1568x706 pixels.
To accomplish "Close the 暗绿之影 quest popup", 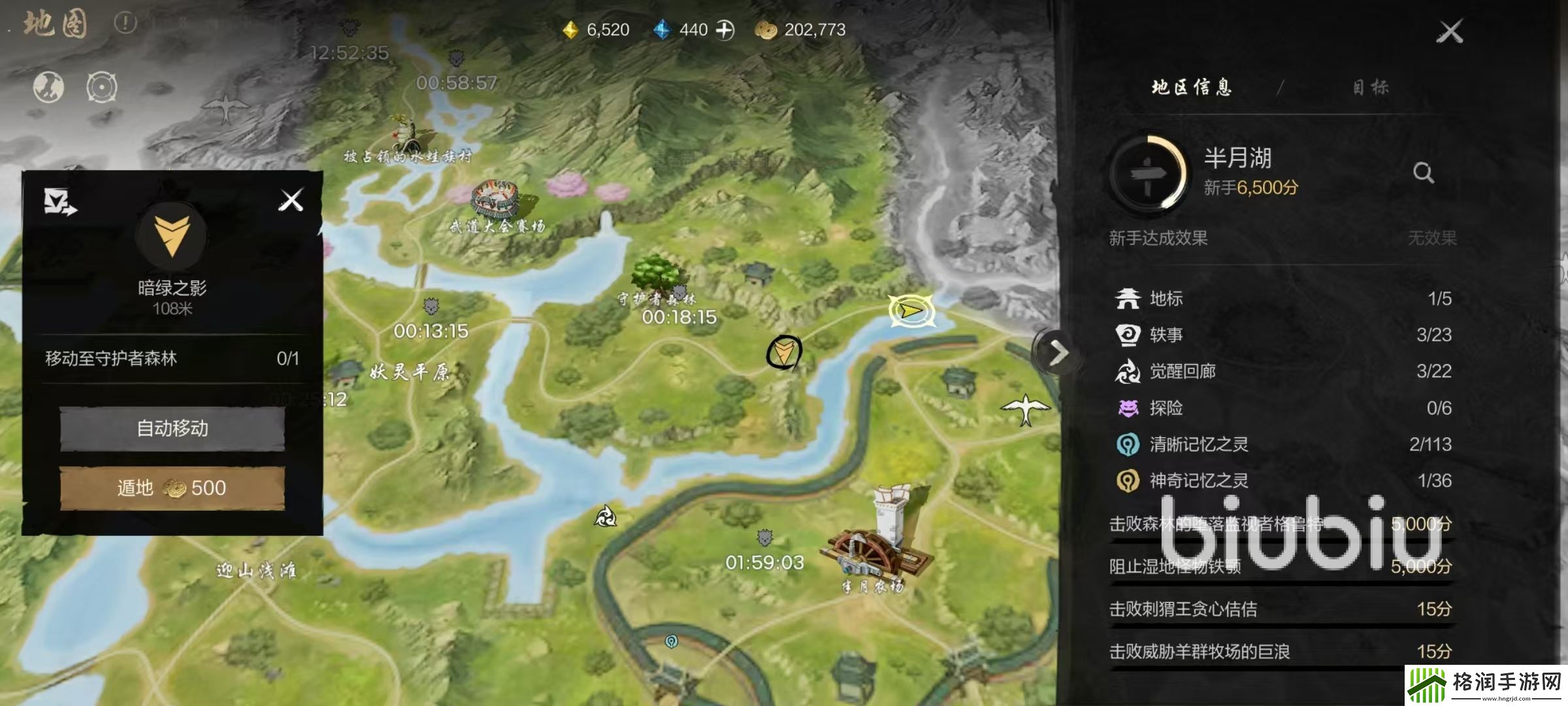I will tap(291, 200).
